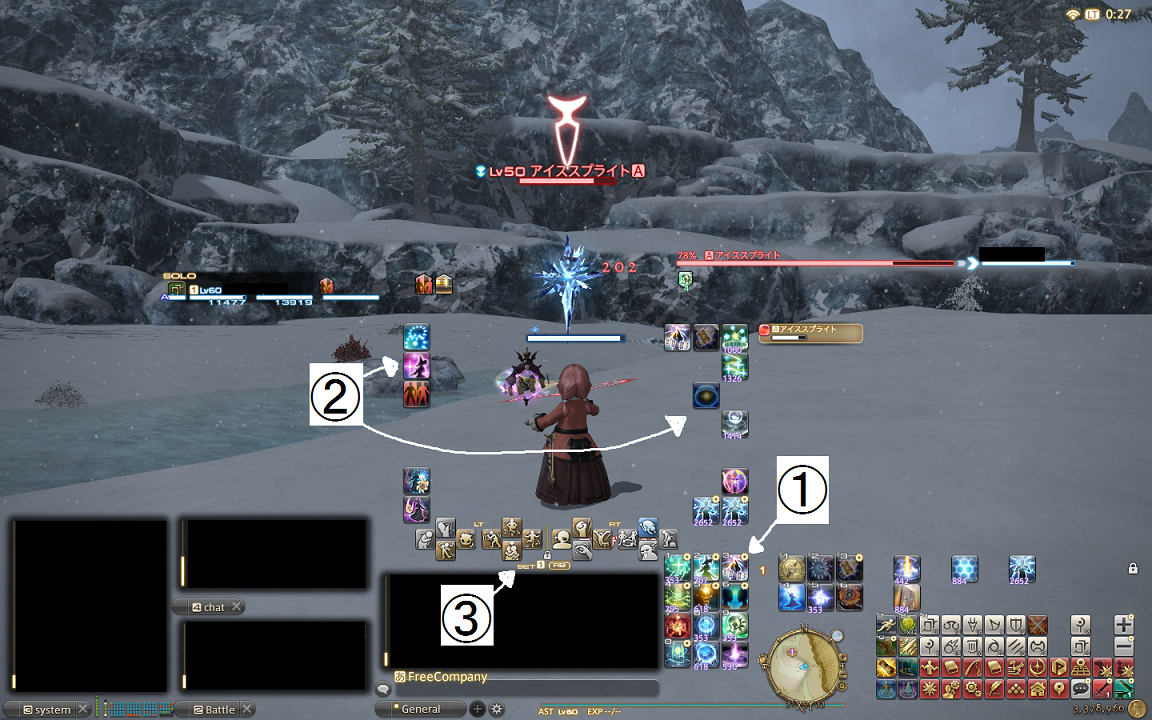Open the house icon menu button
This screenshot has height=720, width=1152.
(x=1037, y=689)
